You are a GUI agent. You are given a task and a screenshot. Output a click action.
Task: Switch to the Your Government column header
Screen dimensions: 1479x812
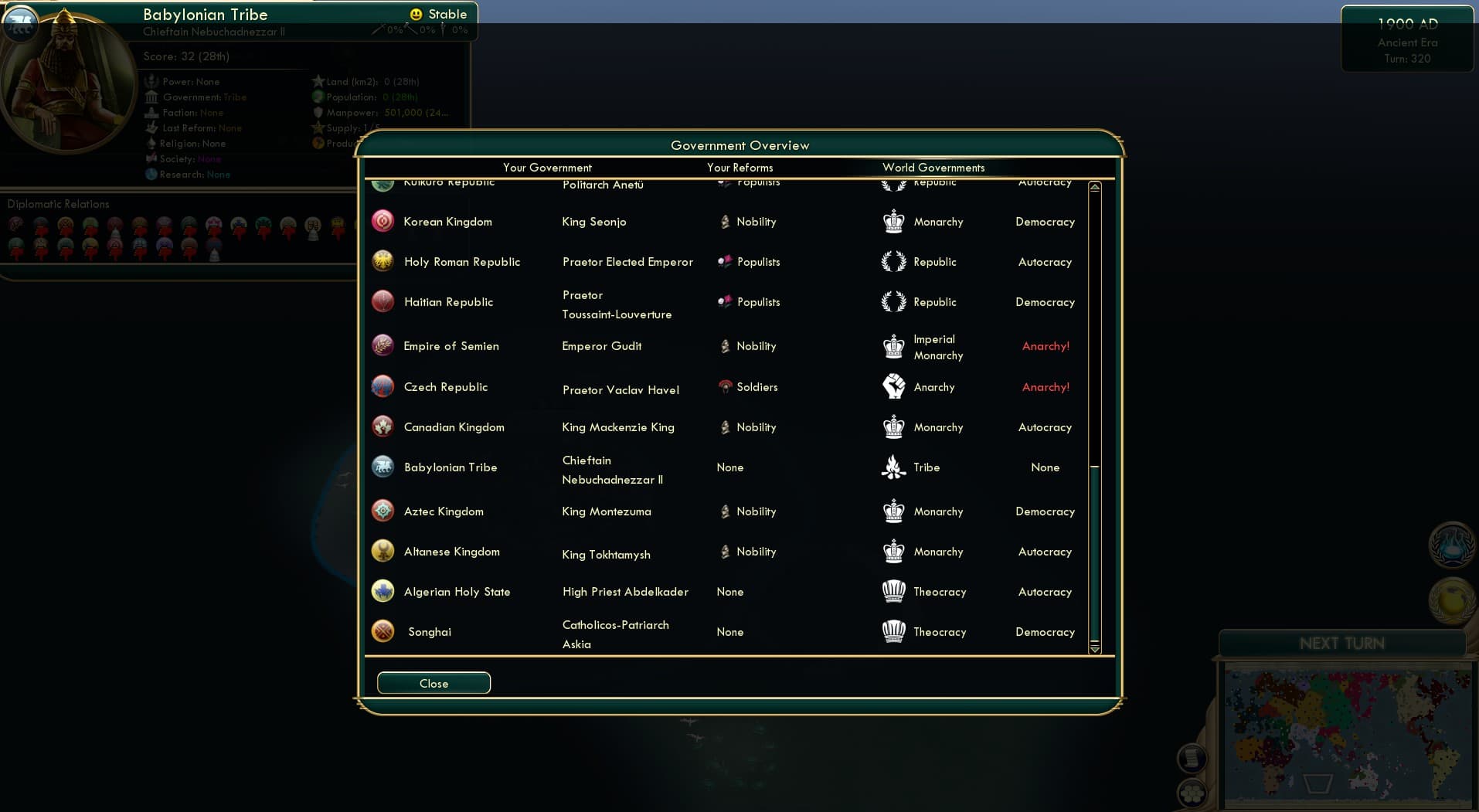click(547, 168)
